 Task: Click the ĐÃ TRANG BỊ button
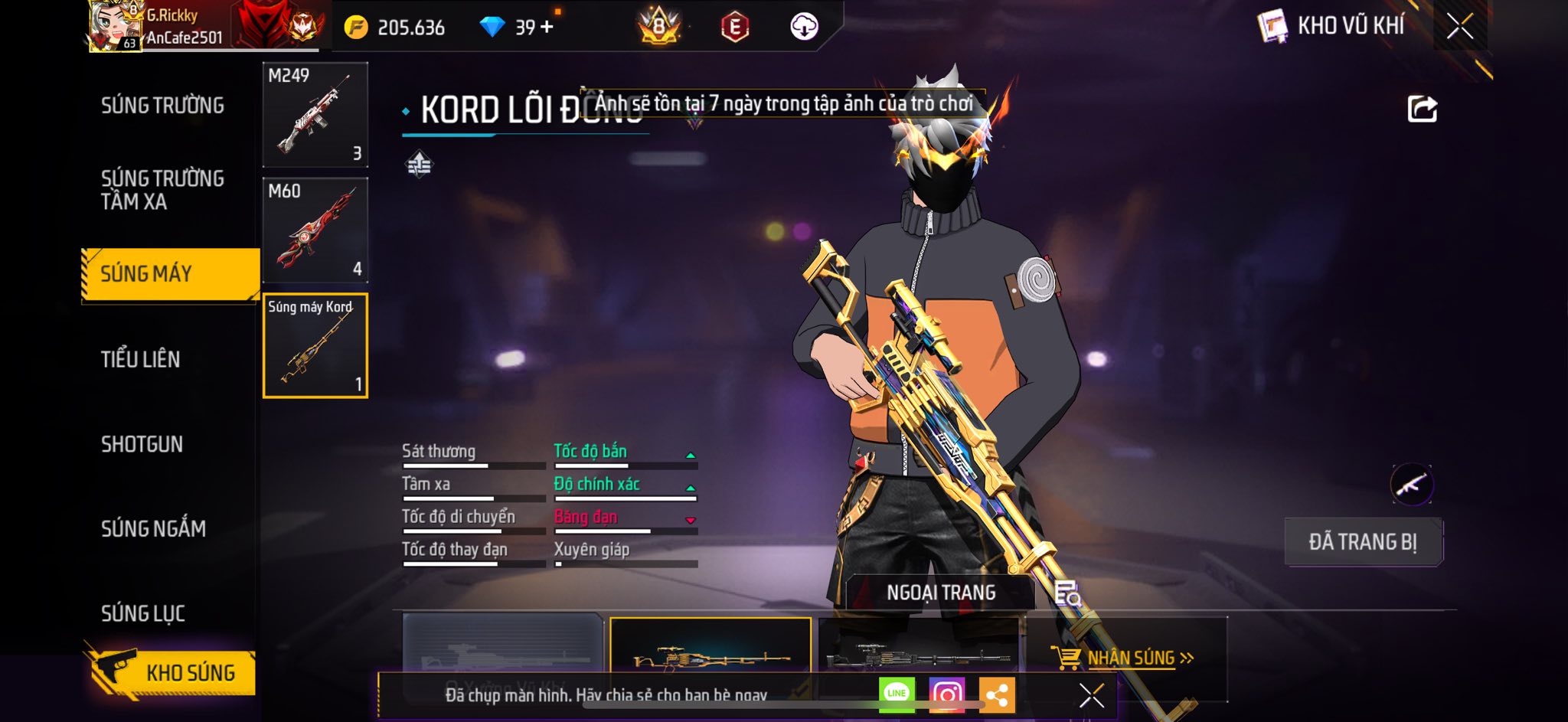1363,542
